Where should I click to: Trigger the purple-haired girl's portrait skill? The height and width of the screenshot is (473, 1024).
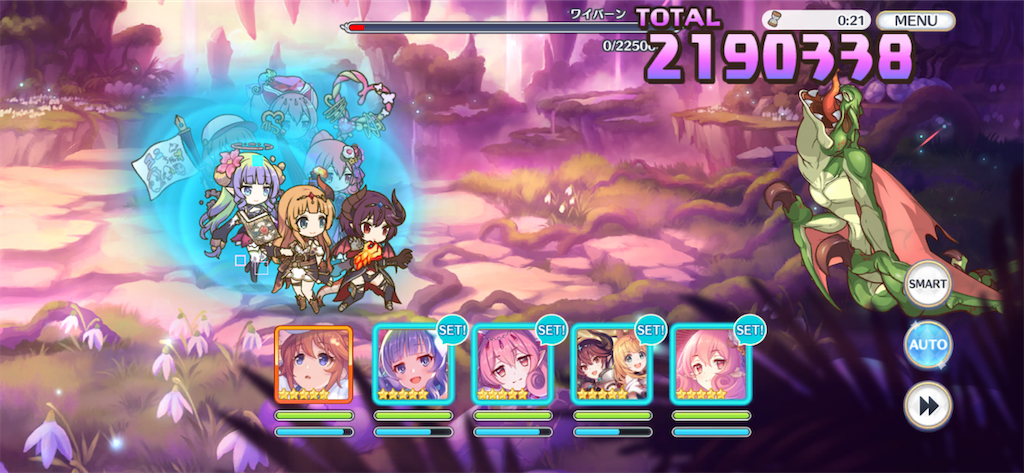click(x=412, y=364)
